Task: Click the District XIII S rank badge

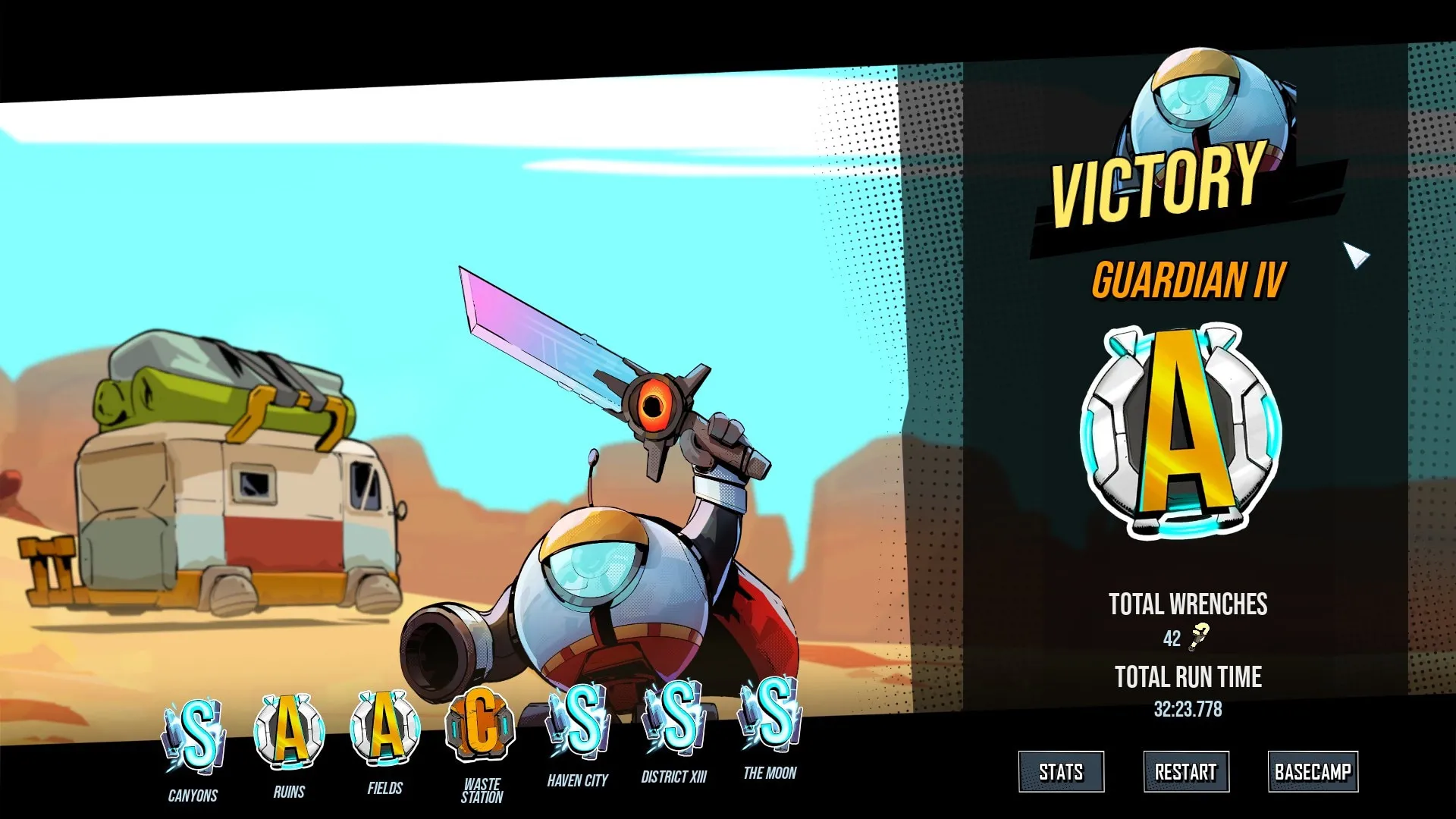Action: [x=675, y=716]
